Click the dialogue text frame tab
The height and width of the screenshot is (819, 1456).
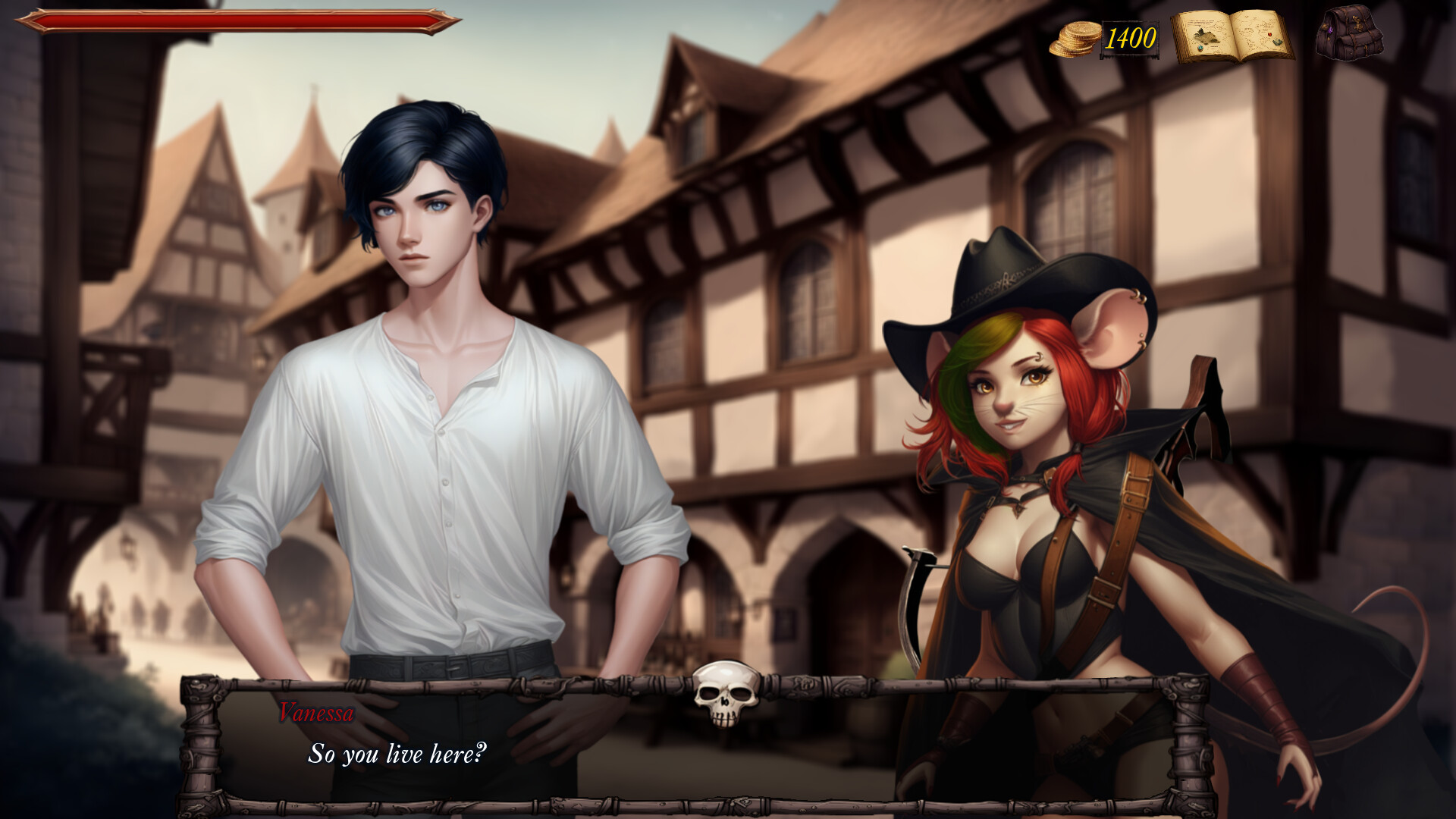682,743
